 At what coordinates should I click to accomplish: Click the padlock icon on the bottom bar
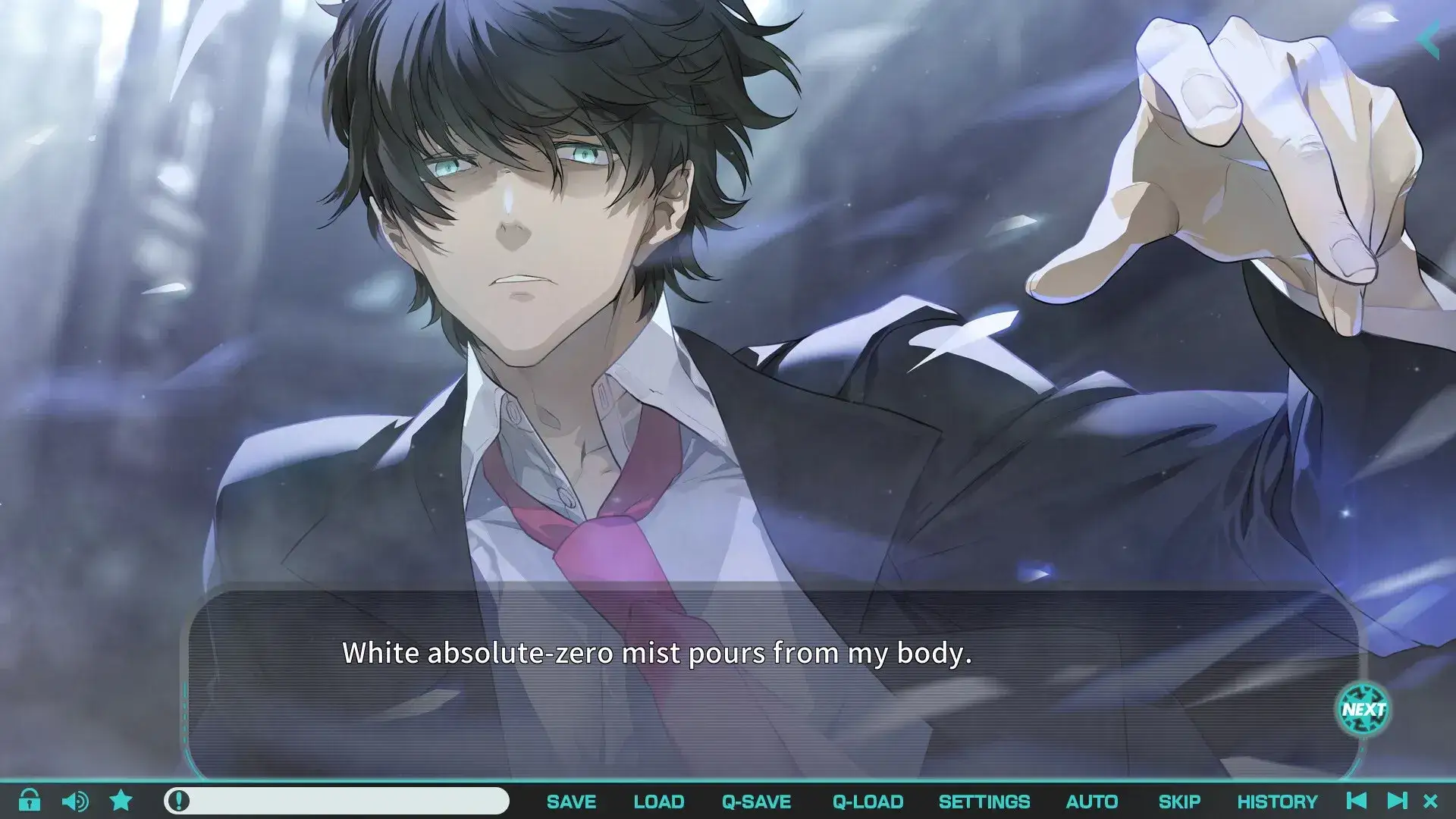(x=31, y=801)
